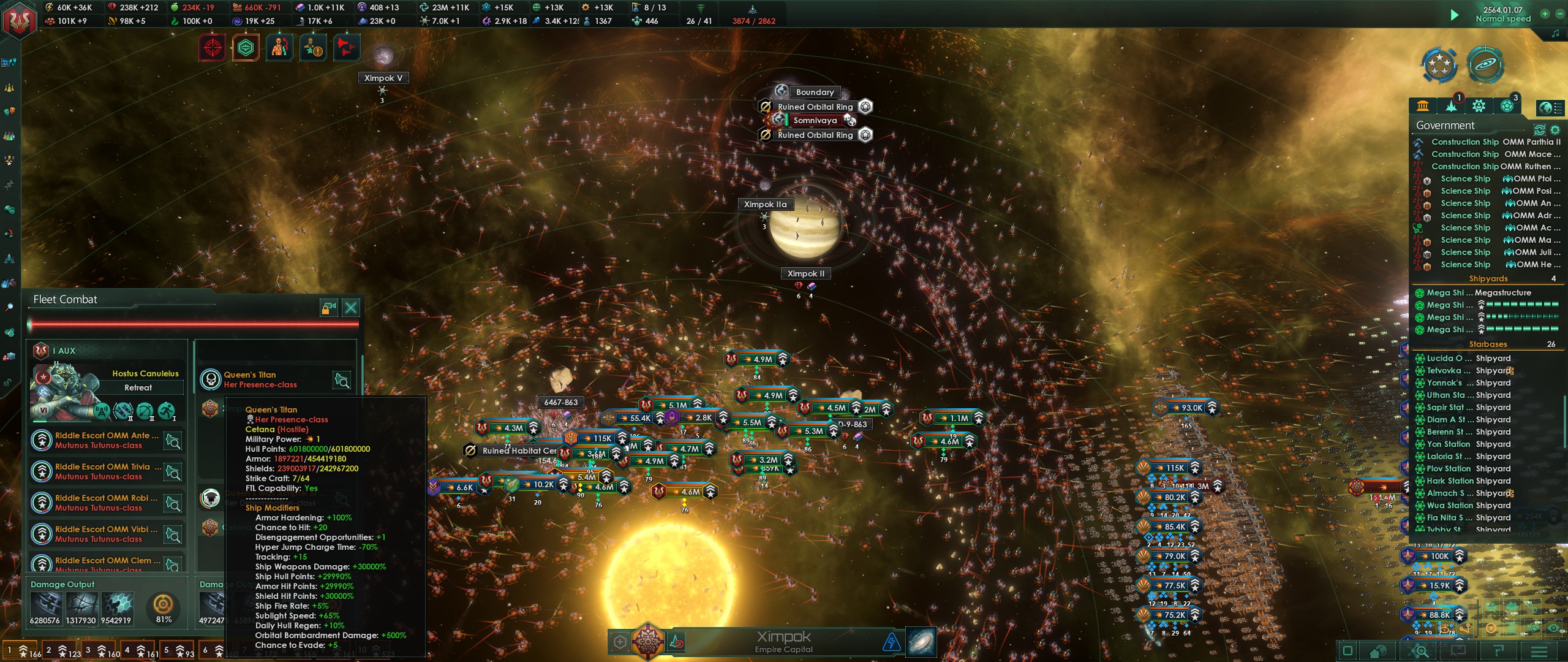1568x662 pixels.
Task: Click the Retreat button for Hostus Canuleius
Action: pos(138,387)
